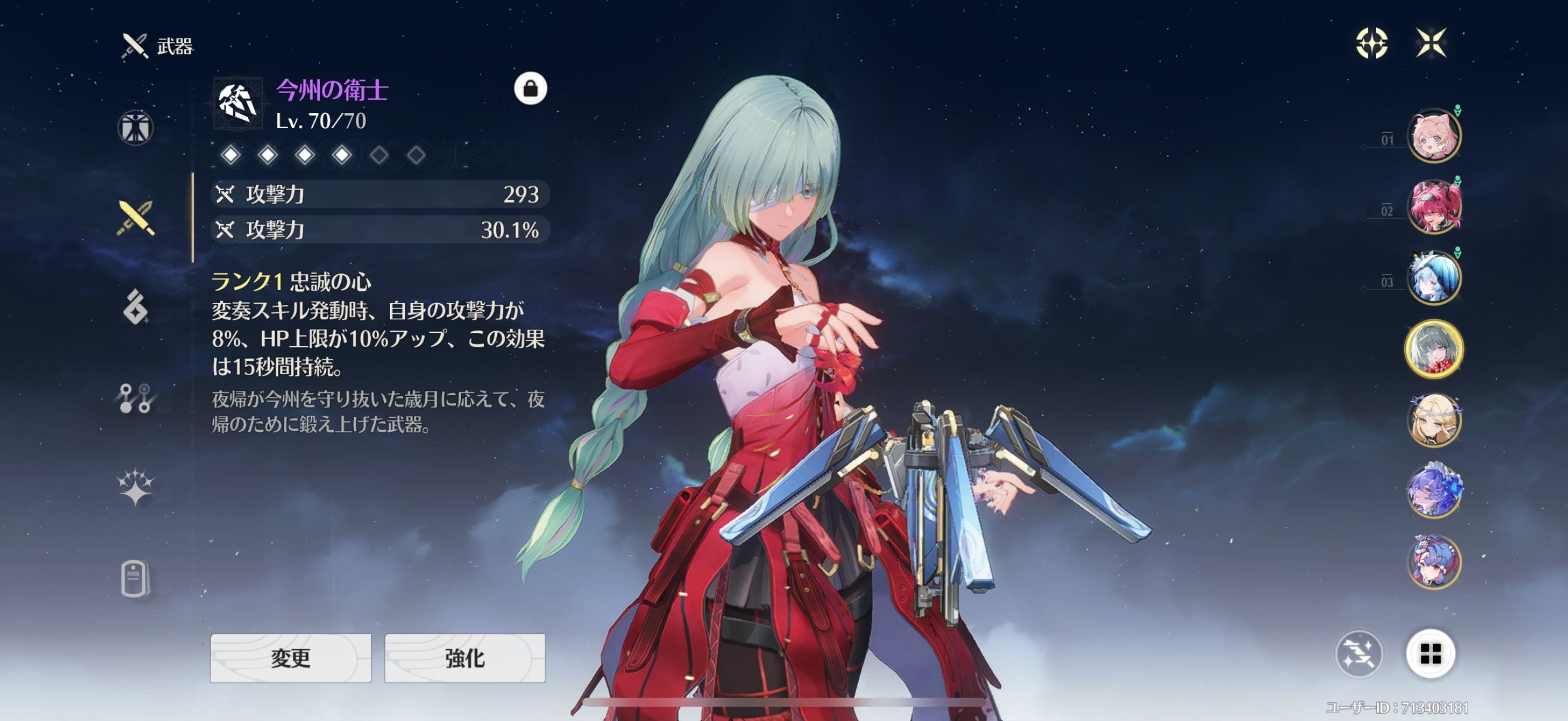The height and width of the screenshot is (721, 1568).
Task: Click the 強化 enhance button
Action: (465, 658)
